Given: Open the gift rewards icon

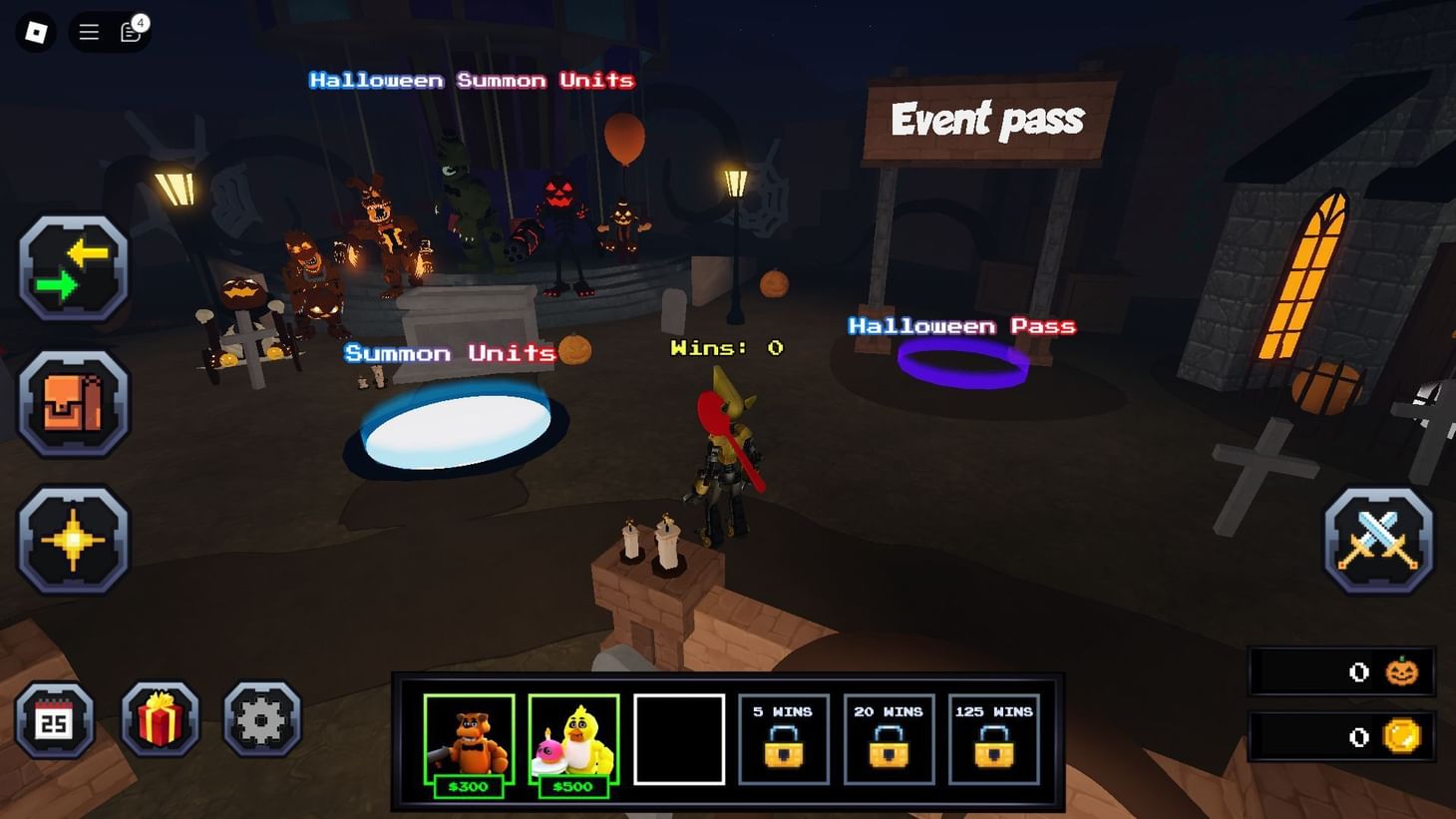Looking at the screenshot, I should coord(160,719).
